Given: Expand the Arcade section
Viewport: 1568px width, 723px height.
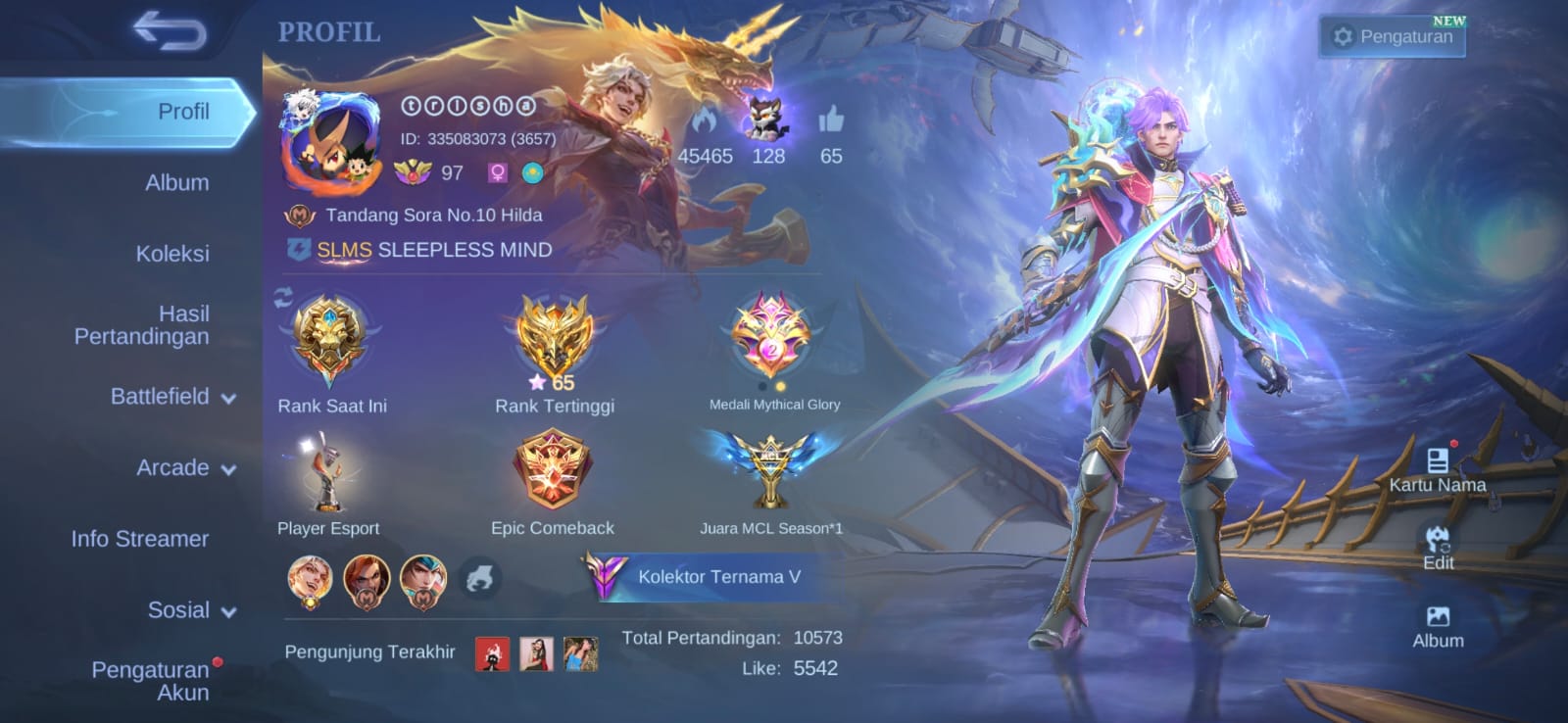Looking at the screenshot, I should 185,468.
